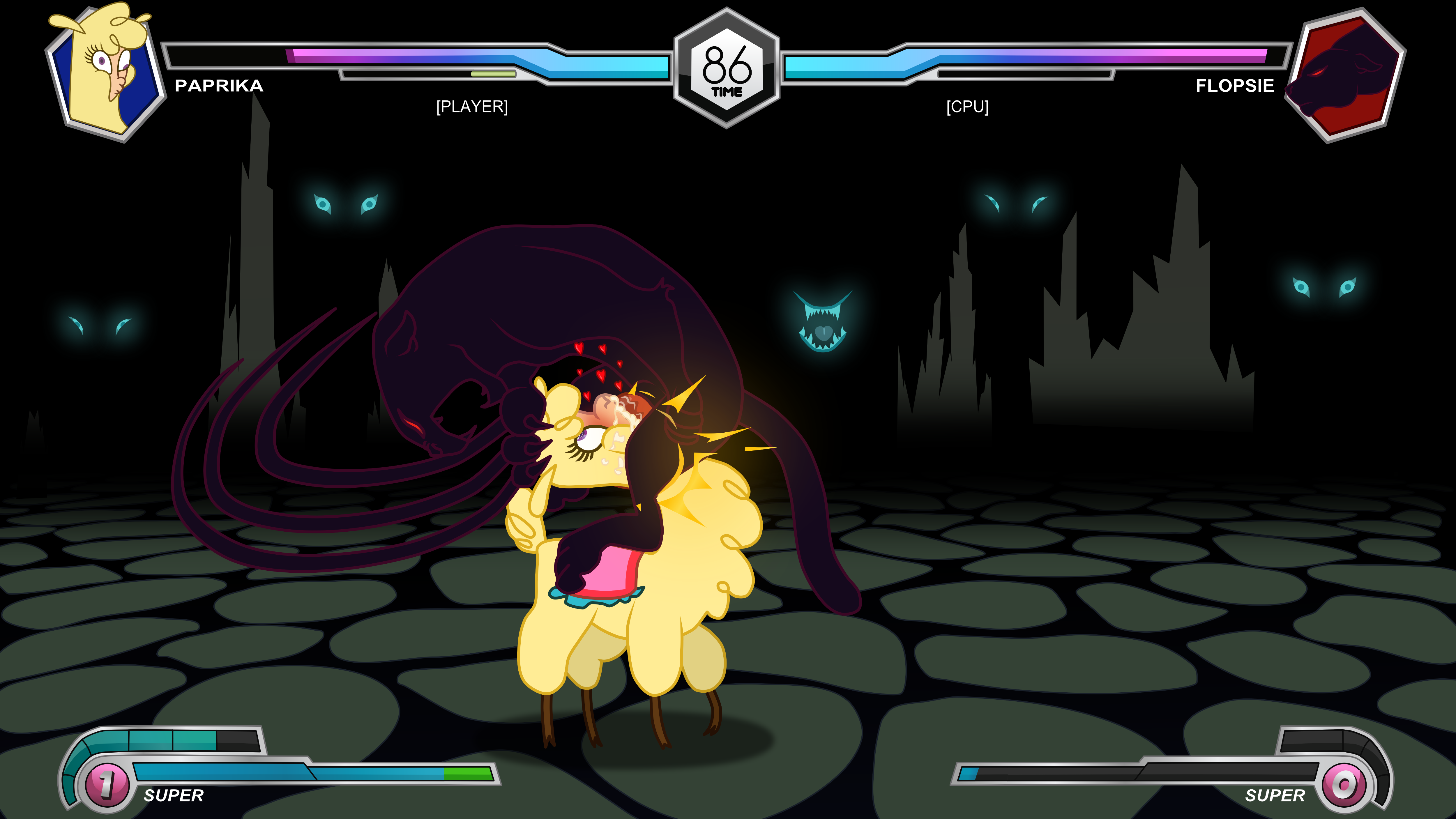Click Paprika's character portrait
The image size is (1456, 819).
(105, 72)
